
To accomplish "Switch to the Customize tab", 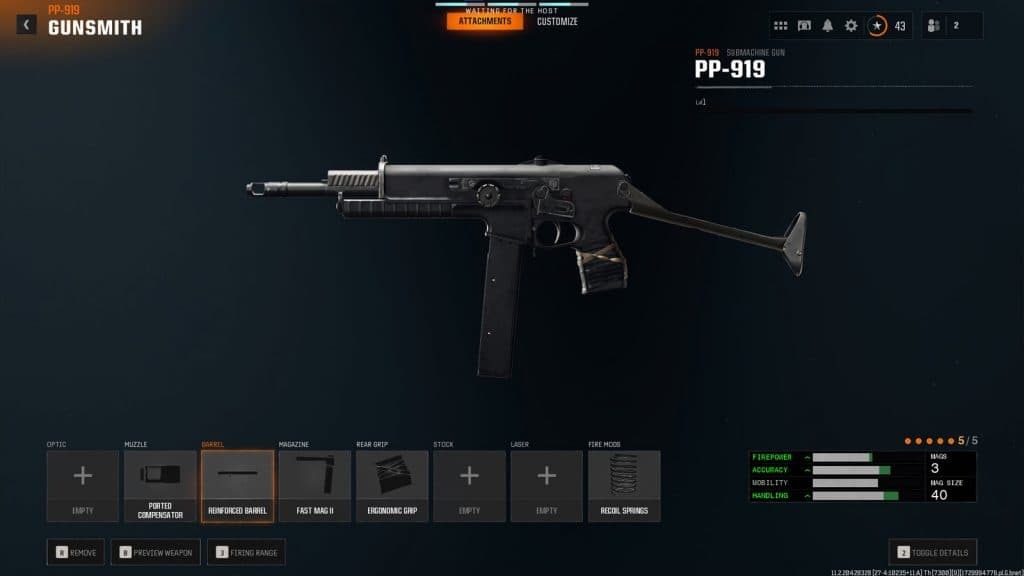I will 557,21.
